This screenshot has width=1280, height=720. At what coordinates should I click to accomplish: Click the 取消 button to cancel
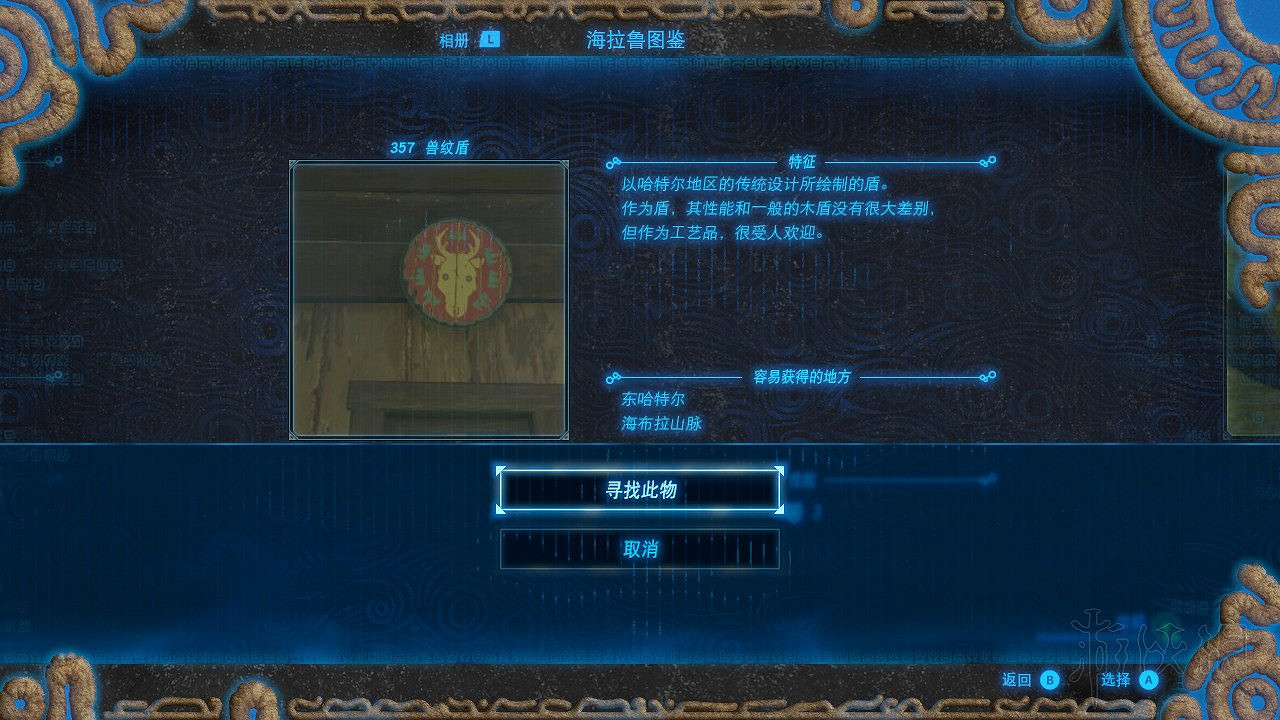tap(639, 547)
